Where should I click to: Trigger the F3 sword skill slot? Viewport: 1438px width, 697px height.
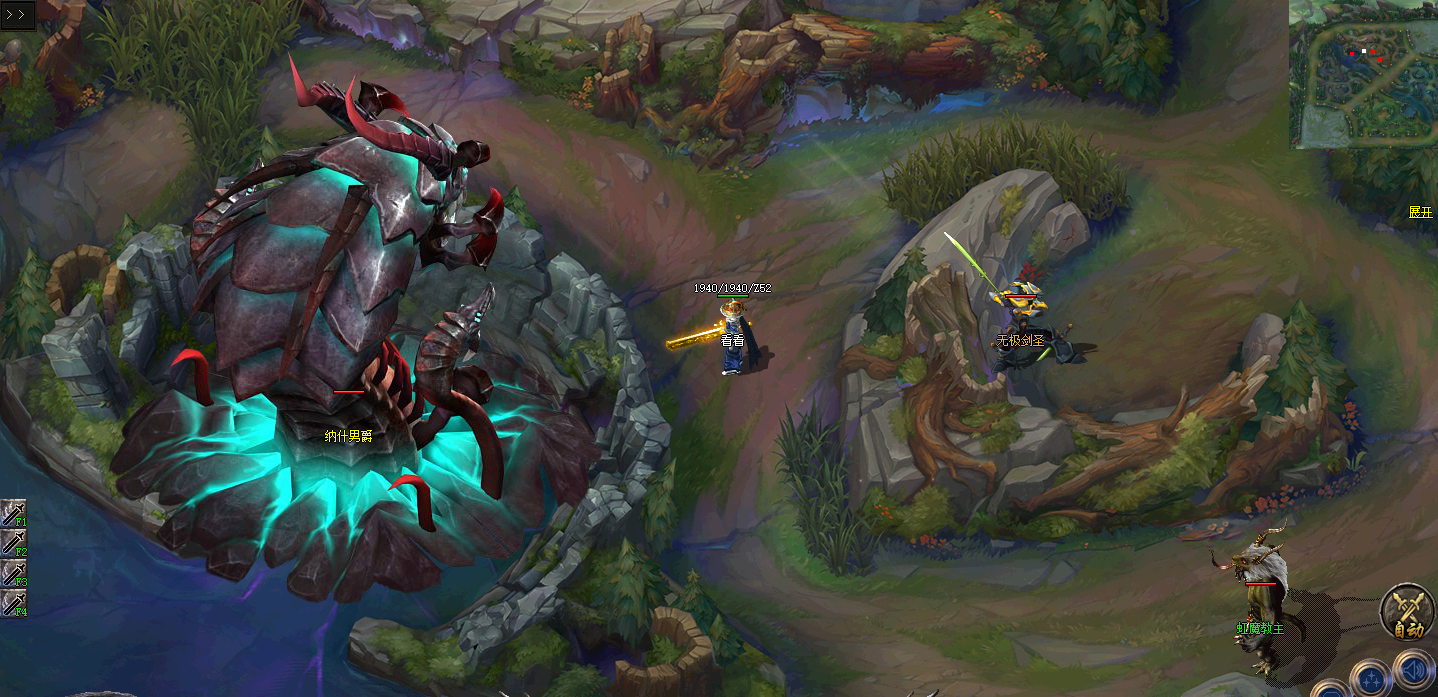click(x=13, y=573)
